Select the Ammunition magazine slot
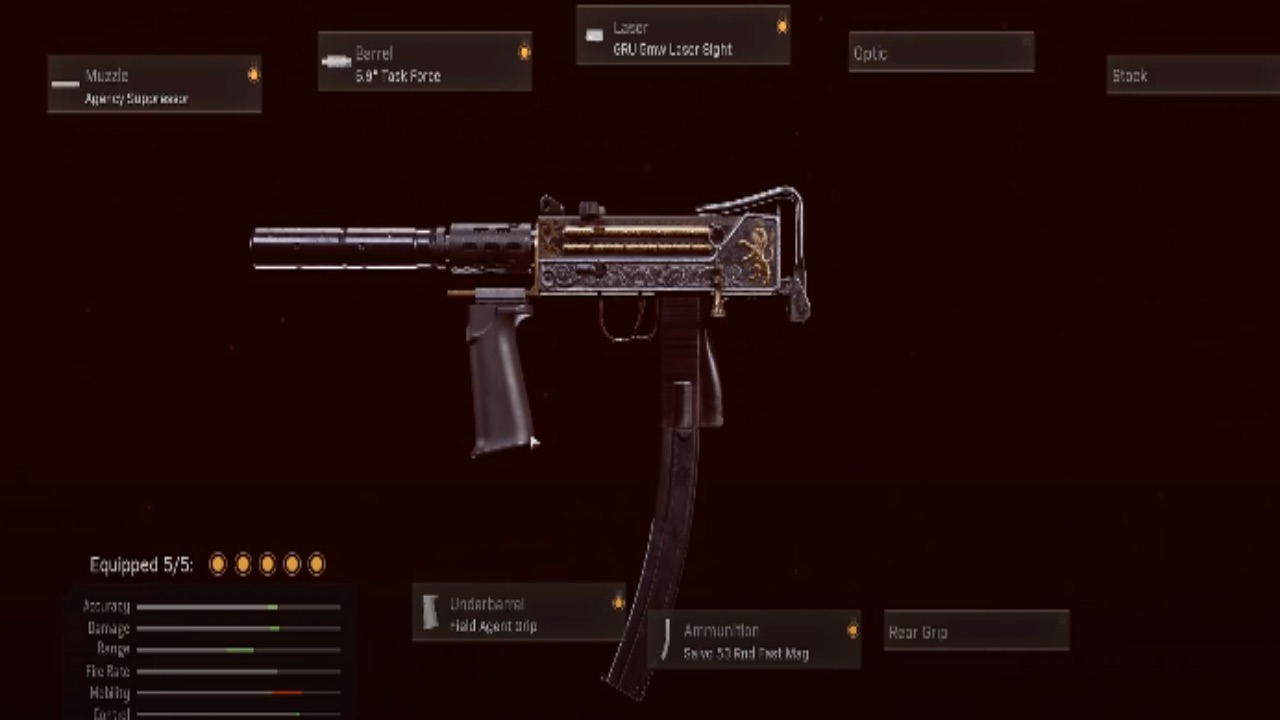Viewport: 1280px width, 720px height. (754, 641)
